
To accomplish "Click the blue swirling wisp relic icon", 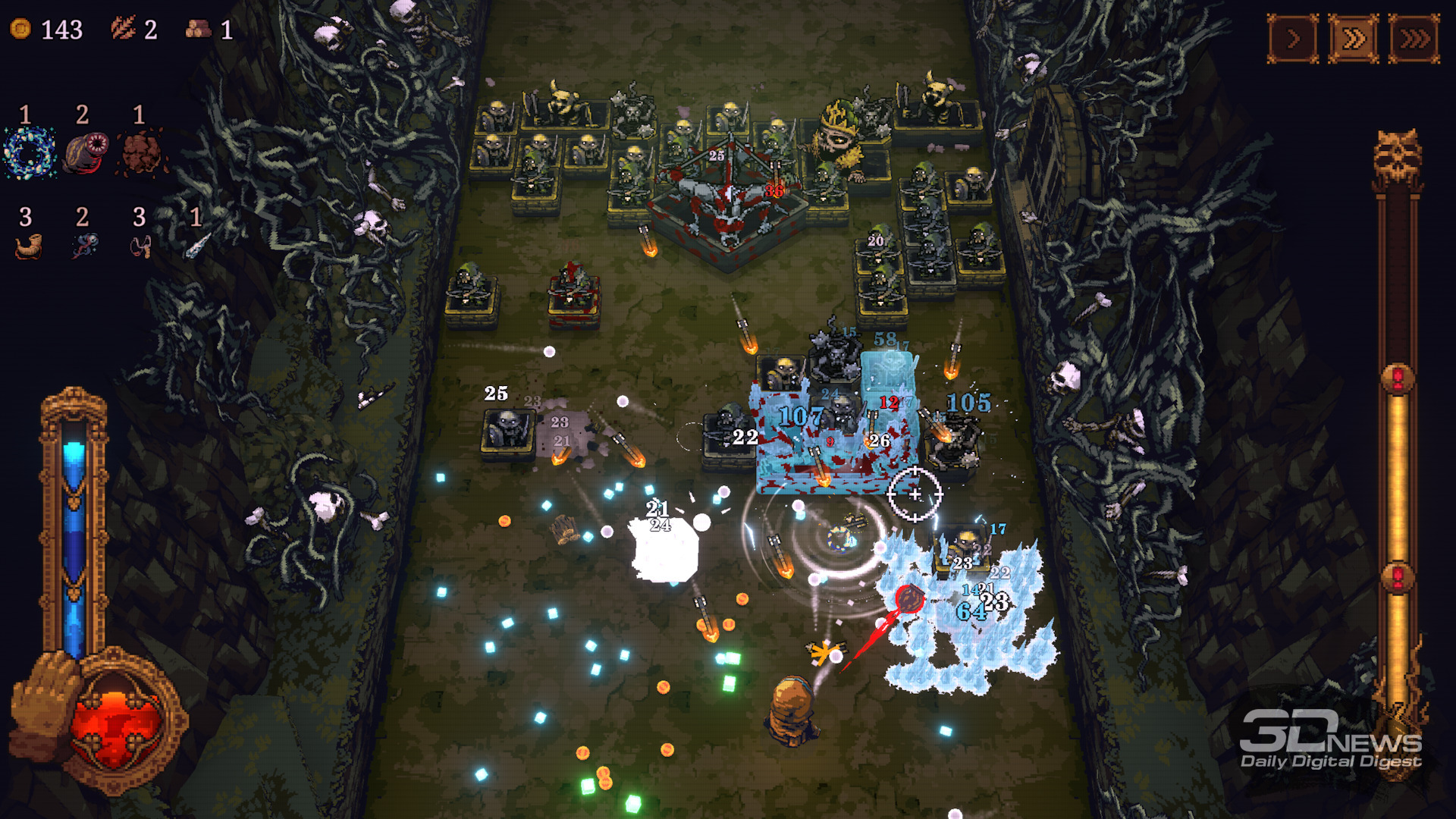I will [x=84, y=246].
